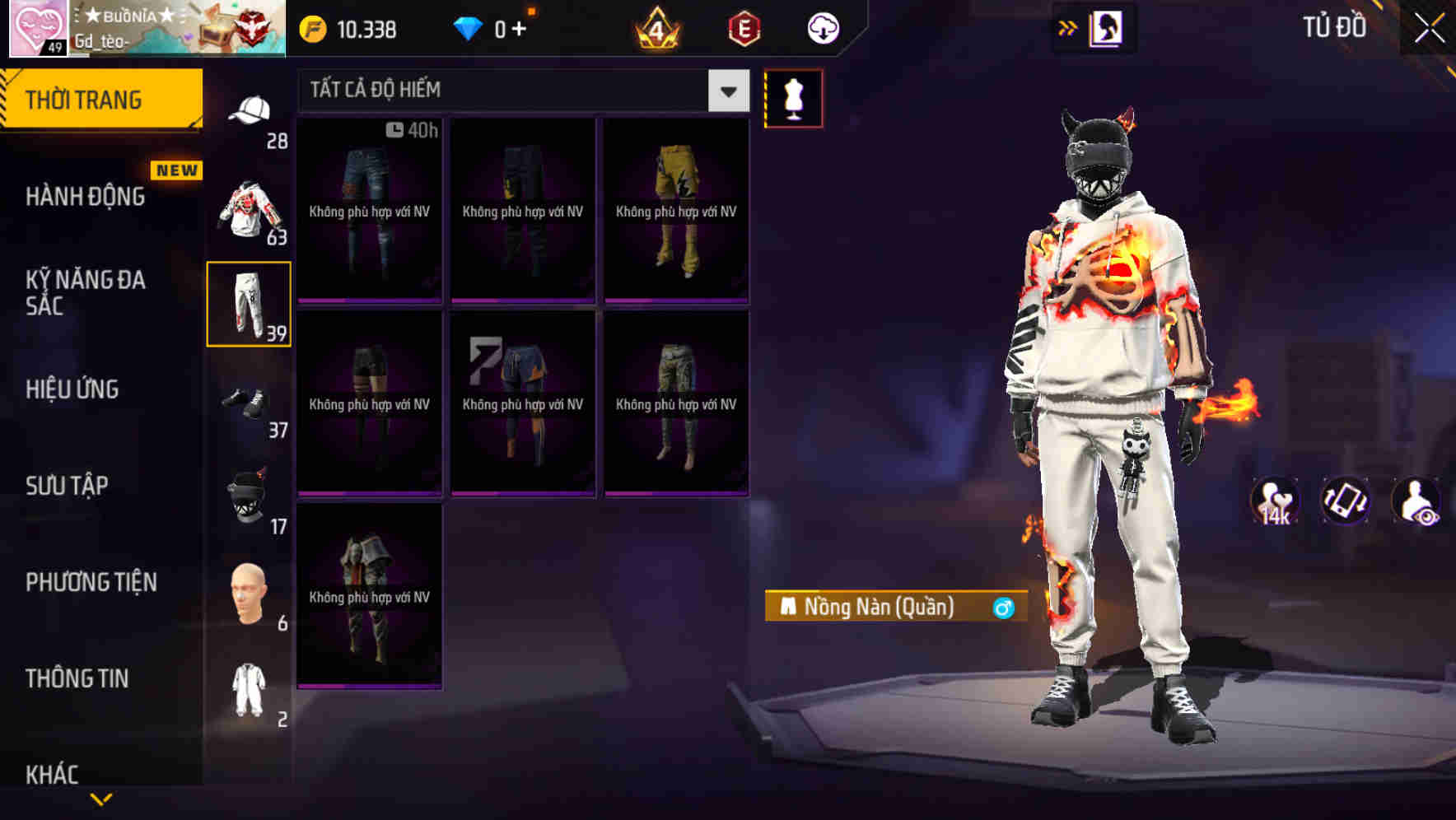This screenshot has width=1456, height=820.
Task: Toggle the male gender symbol beside Nồng Nàn
Action: pyautogui.click(x=1004, y=608)
